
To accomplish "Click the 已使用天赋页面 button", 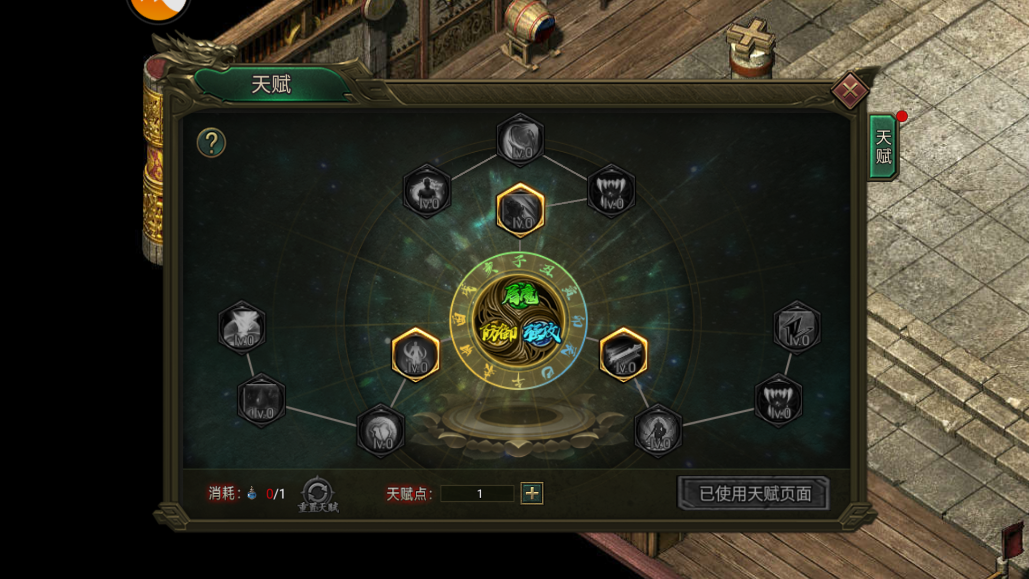I will (754, 493).
